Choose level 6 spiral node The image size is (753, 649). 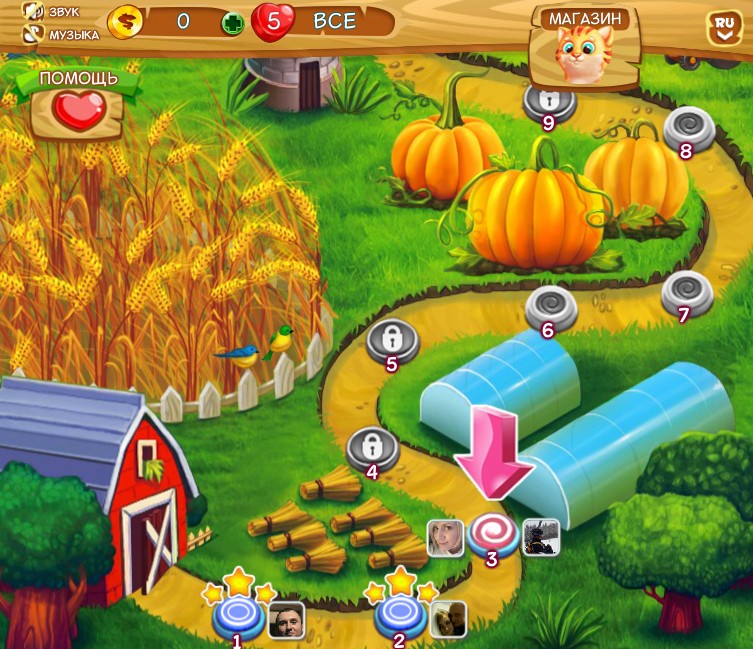coord(551,307)
